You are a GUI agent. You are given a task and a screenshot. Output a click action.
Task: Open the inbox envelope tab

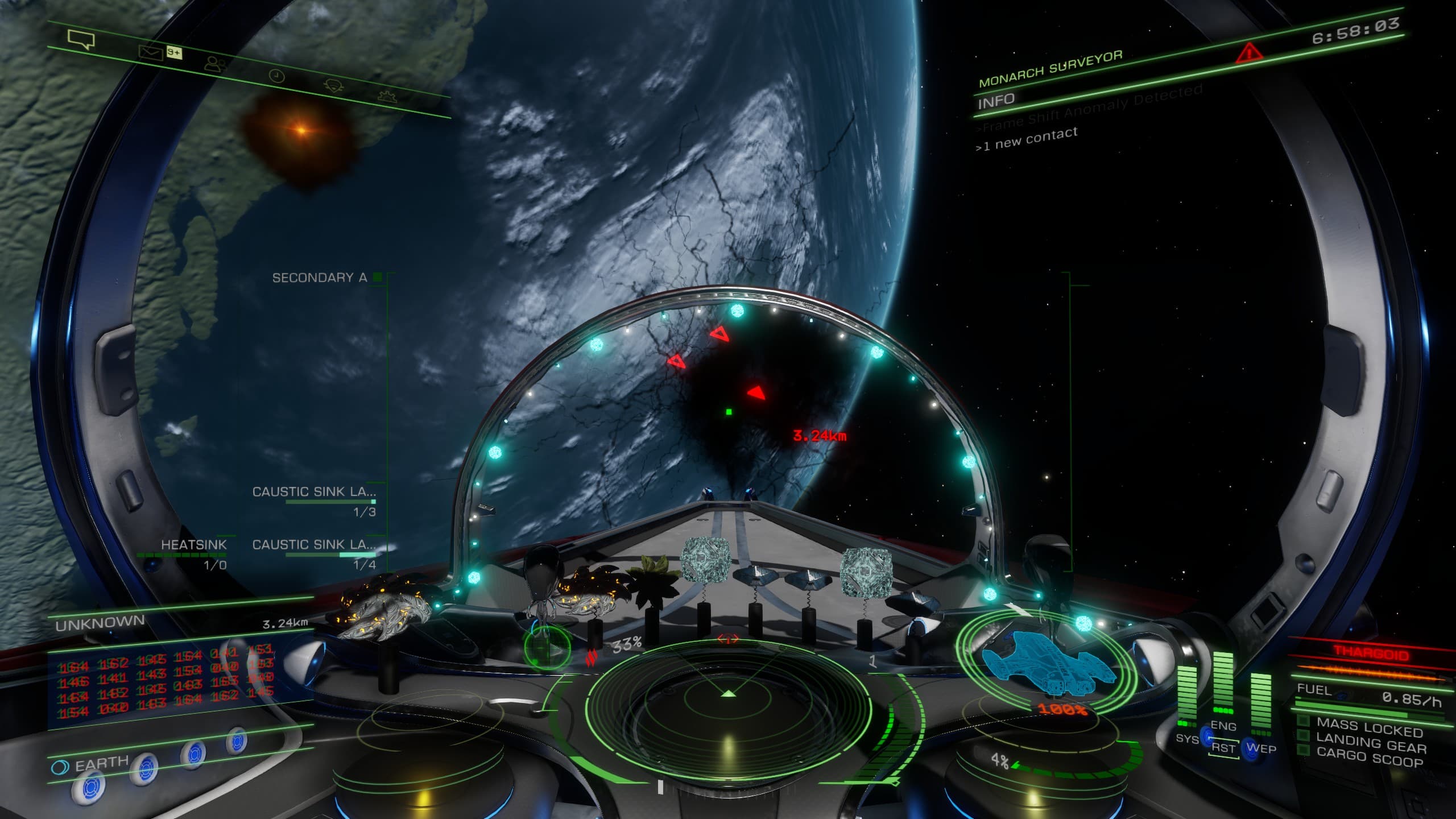tap(150, 53)
